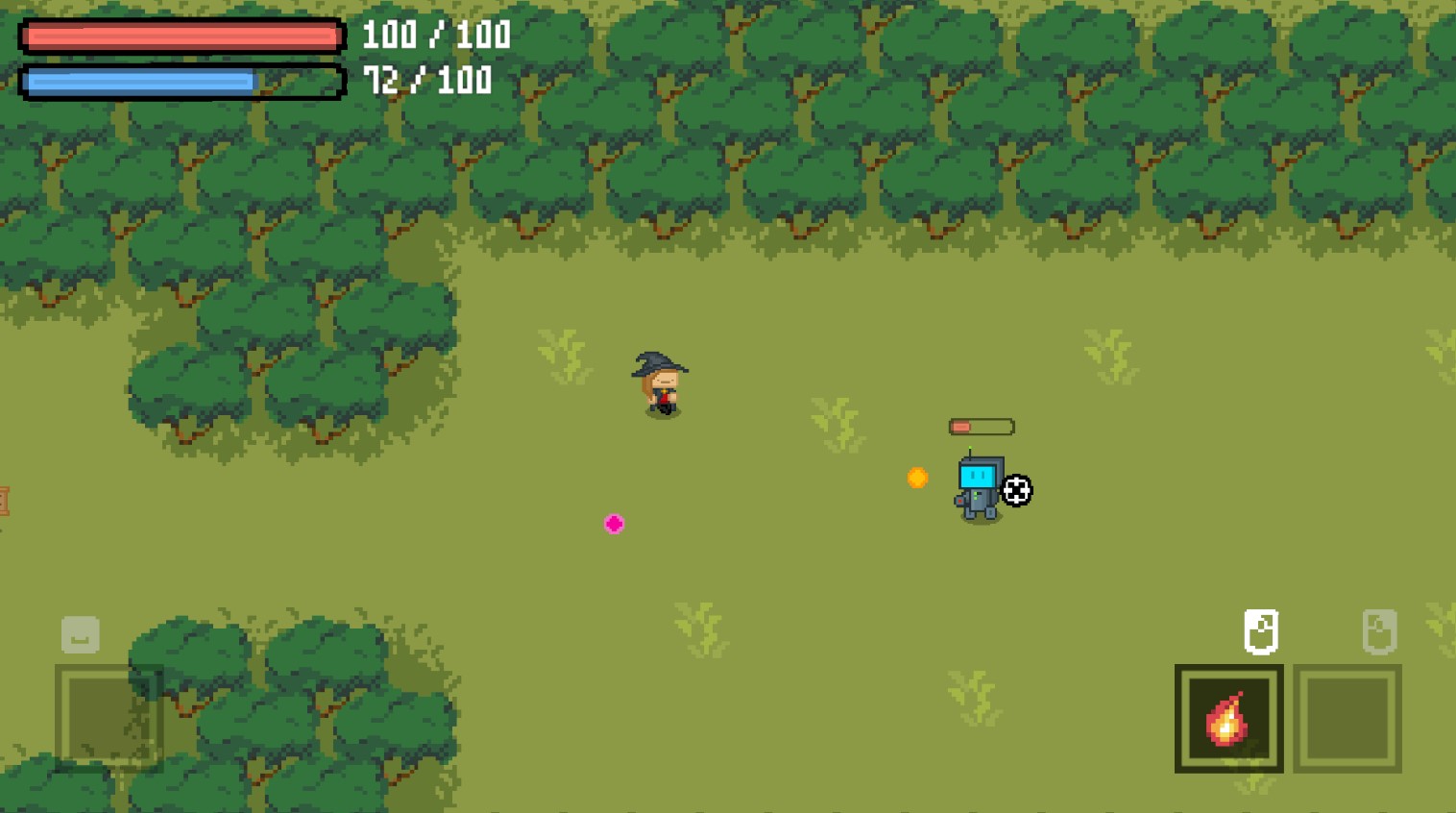This screenshot has height=813, width=1456.
Task: Click the flame artwork inside the selected hotbar slot
Action: click(x=1226, y=721)
